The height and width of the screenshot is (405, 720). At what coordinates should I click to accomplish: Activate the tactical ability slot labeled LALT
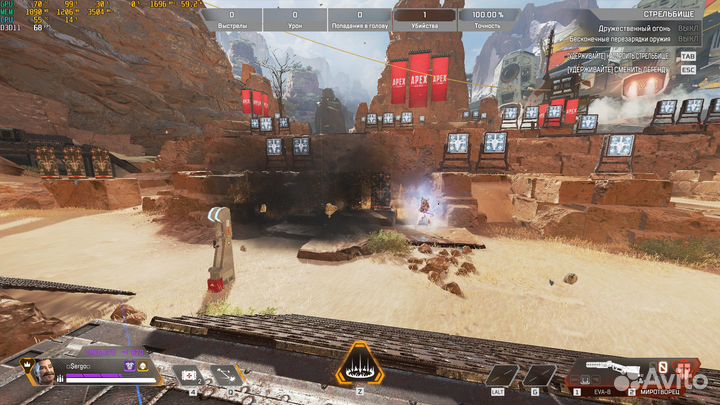[x=502, y=375]
